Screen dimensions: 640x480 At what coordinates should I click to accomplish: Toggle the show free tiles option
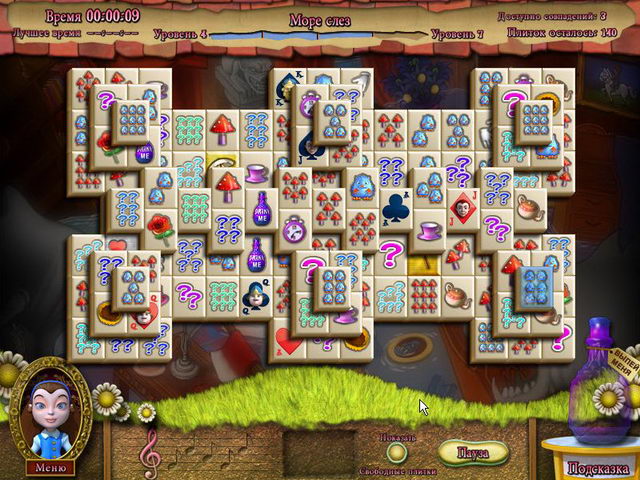click(397, 453)
